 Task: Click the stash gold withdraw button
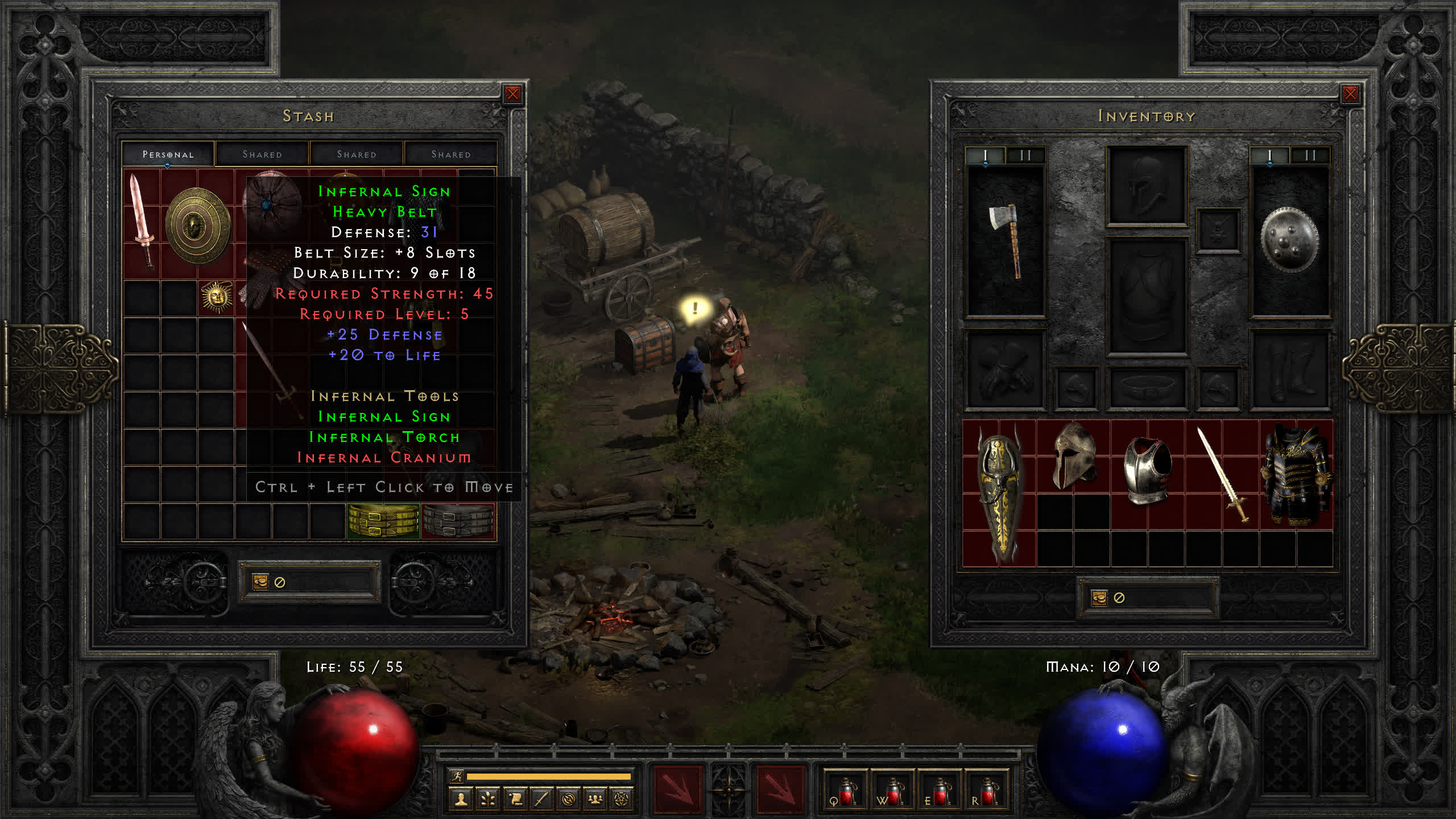[x=260, y=582]
